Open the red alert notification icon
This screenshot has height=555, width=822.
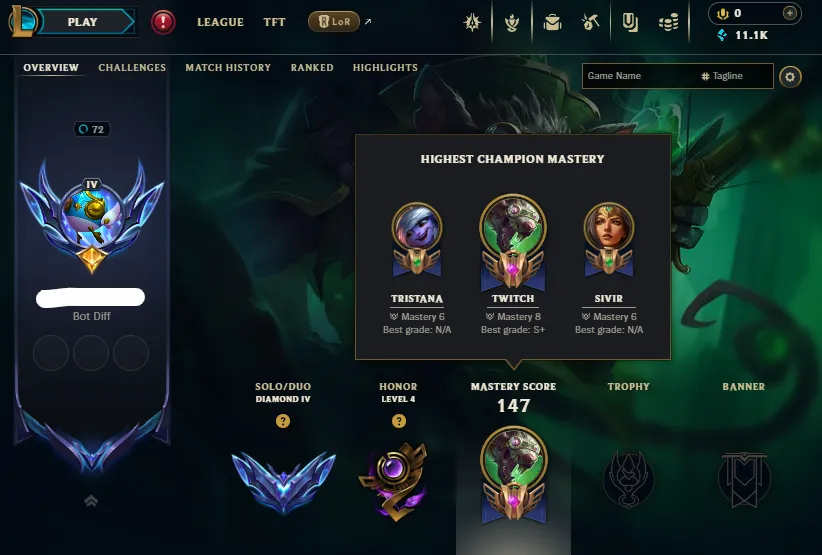point(163,22)
